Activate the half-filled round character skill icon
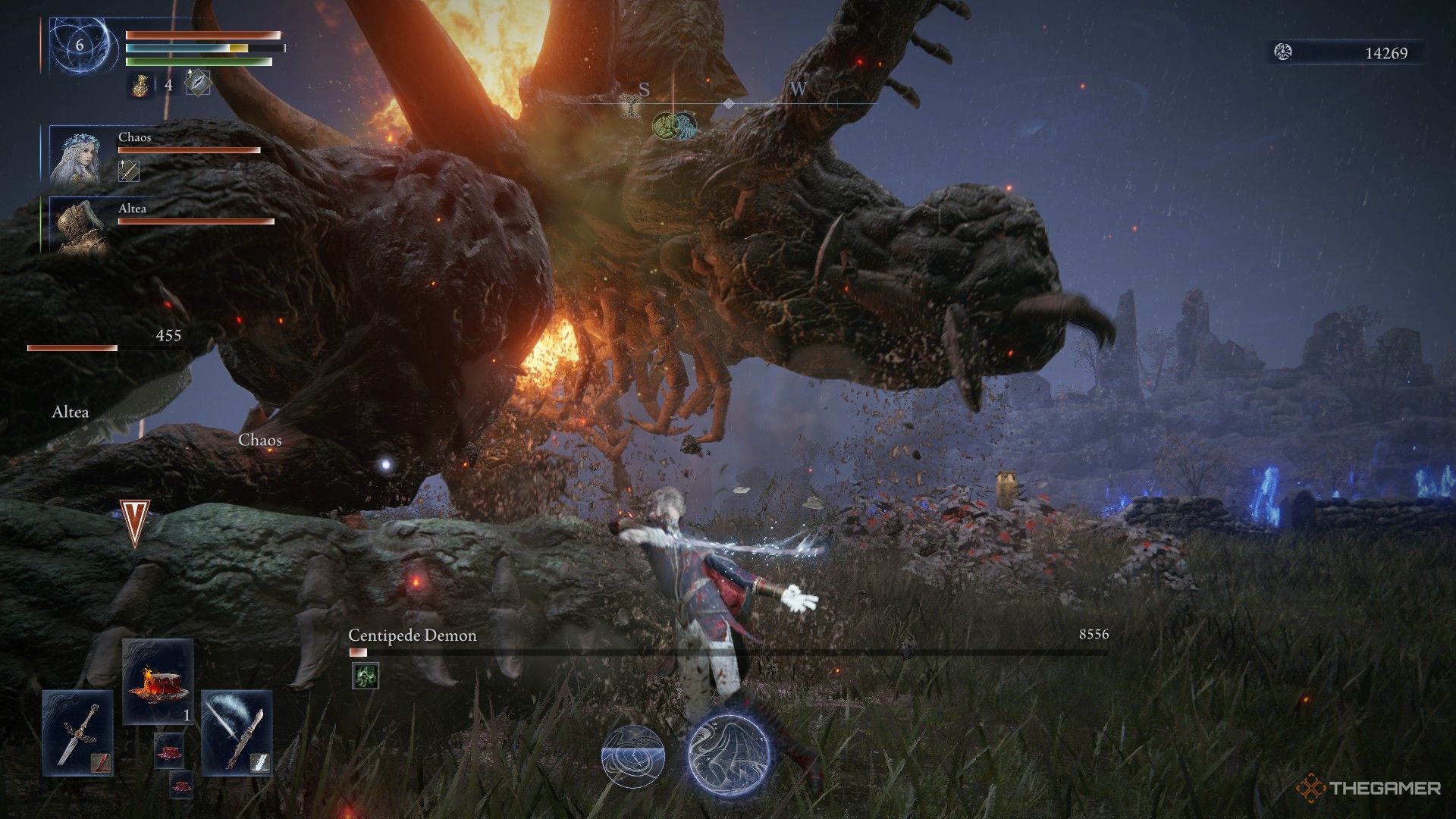The image size is (1456, 819). tap(633, 754)
